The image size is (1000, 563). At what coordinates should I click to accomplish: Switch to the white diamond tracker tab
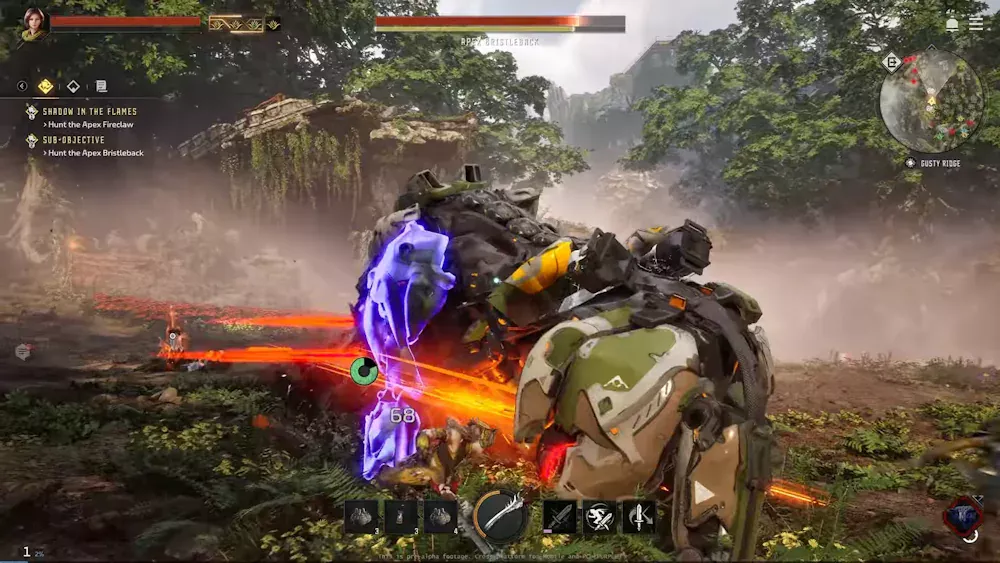pyautogui.click(x=73, y=86)
